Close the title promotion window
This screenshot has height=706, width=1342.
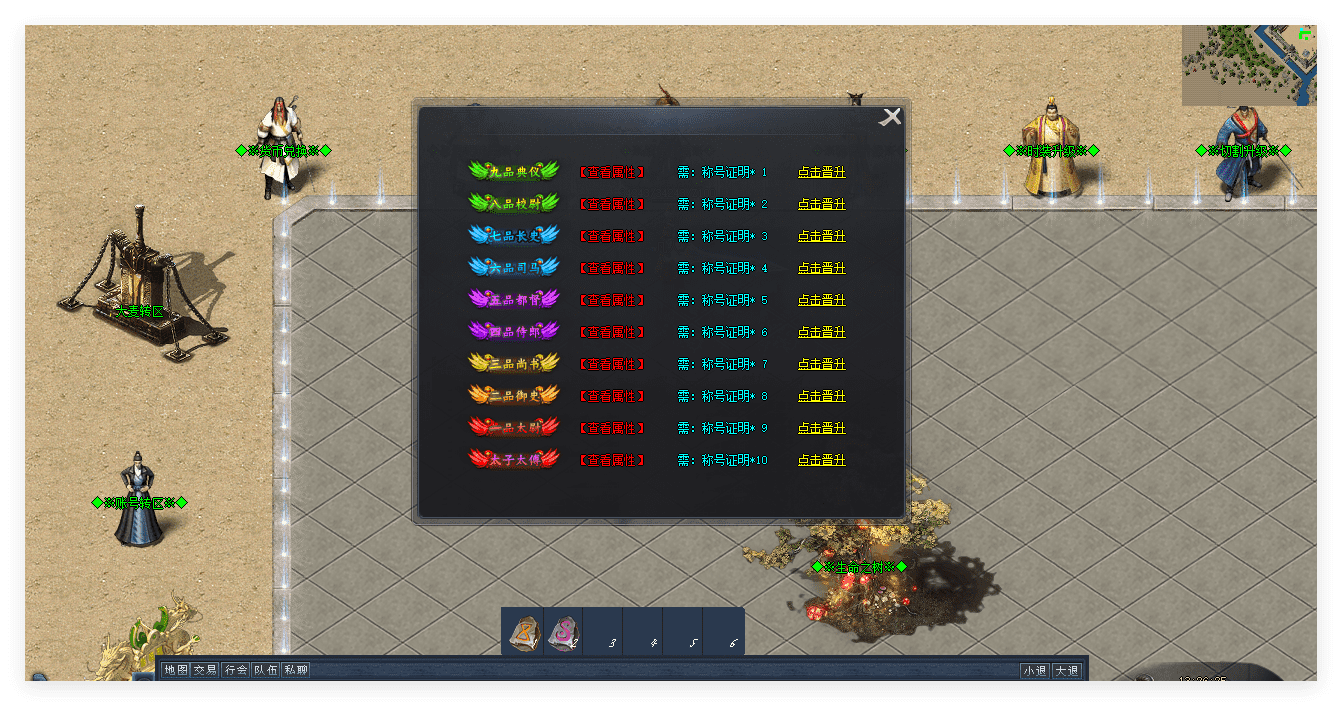point(890,117)
